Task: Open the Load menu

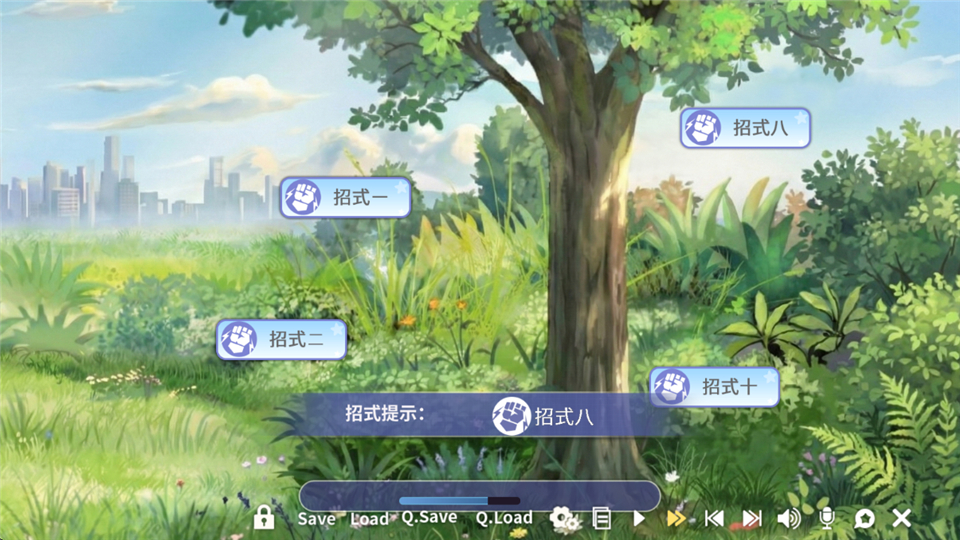Action: 369,518
